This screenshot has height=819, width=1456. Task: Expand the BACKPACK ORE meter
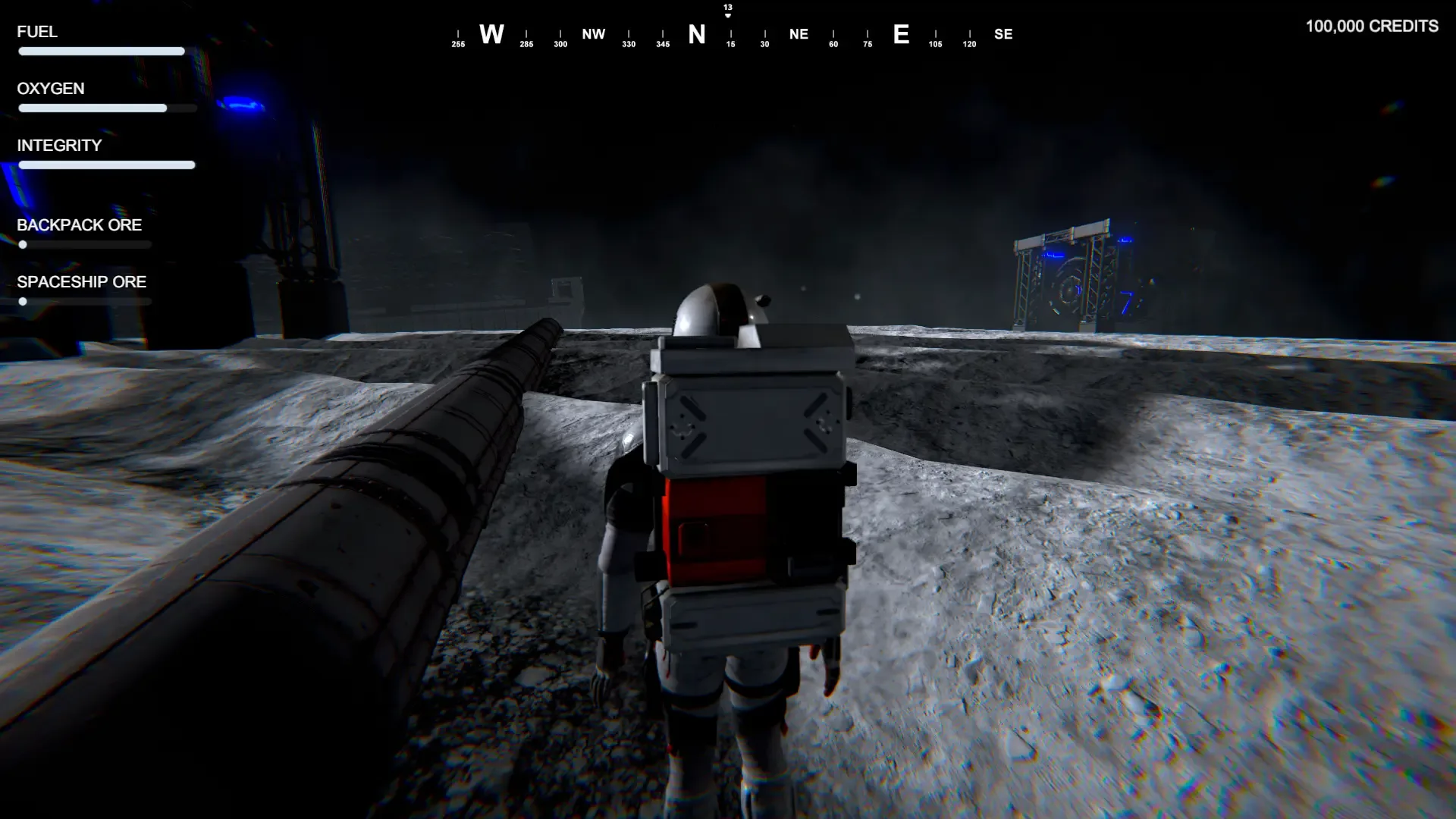[85, 244]
